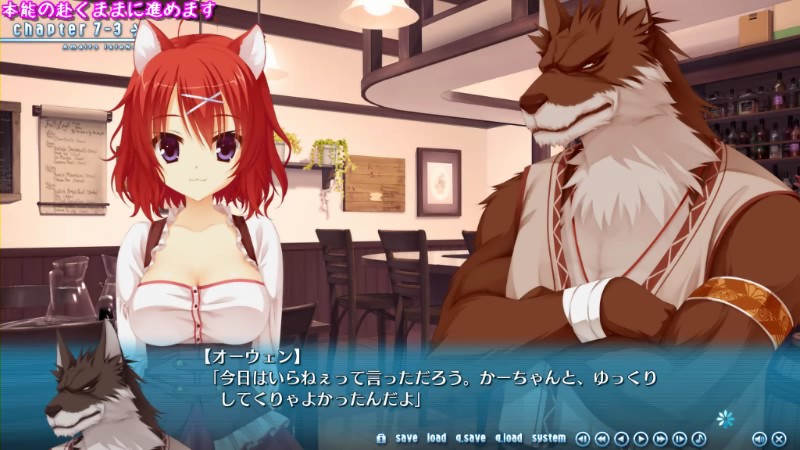
Task: Start auto-play with the play arrow
Action: 641,438
